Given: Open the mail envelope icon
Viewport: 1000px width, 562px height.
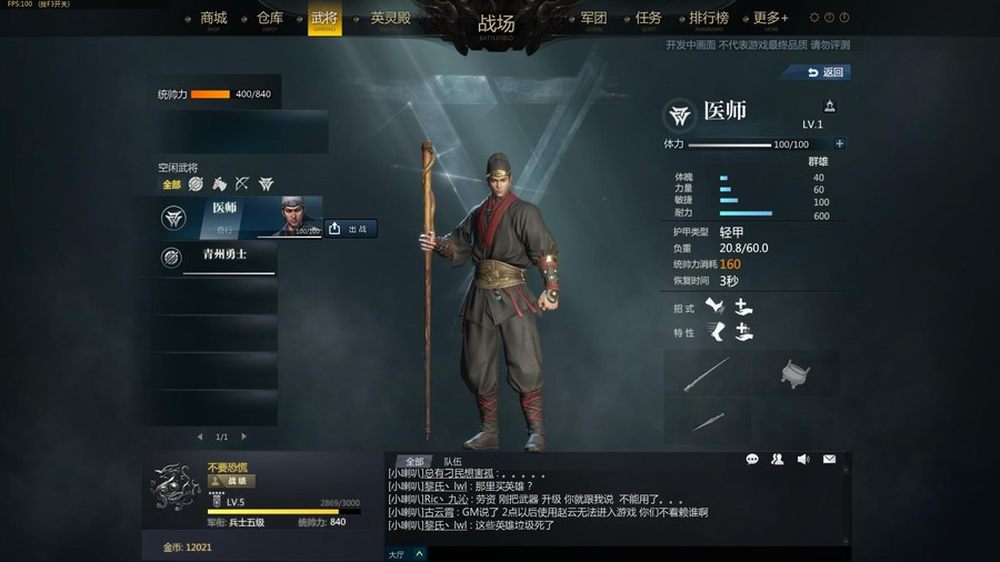Looking at the screenshot, I should [x=829, y=459].
